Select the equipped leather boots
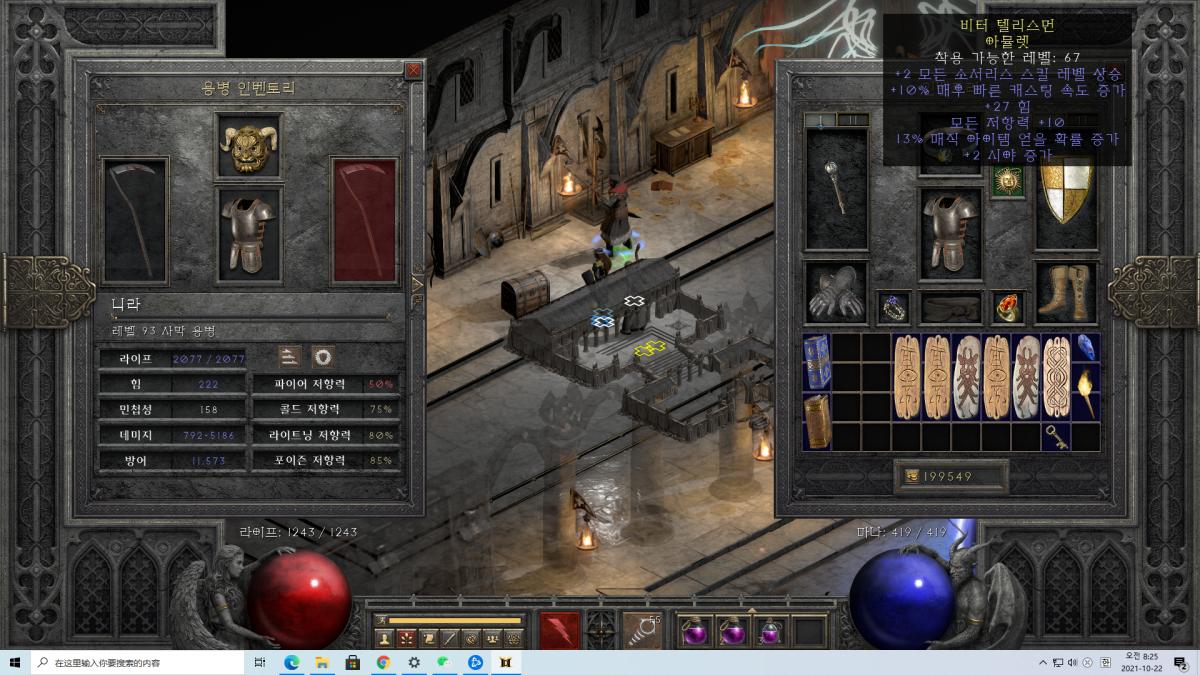 click(x=1066, y=292)
